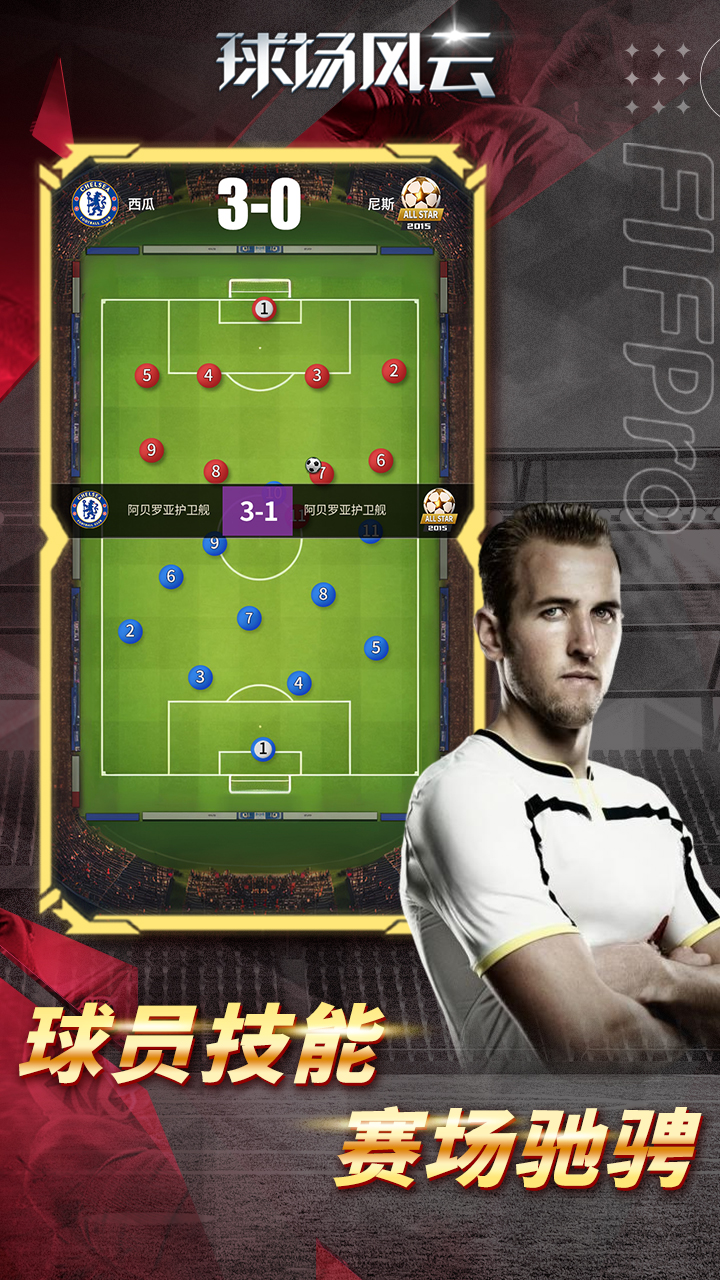This screenshot has height=1280, width=720.
Task: Select red player token number 5
Action: (x=147, y=376)
